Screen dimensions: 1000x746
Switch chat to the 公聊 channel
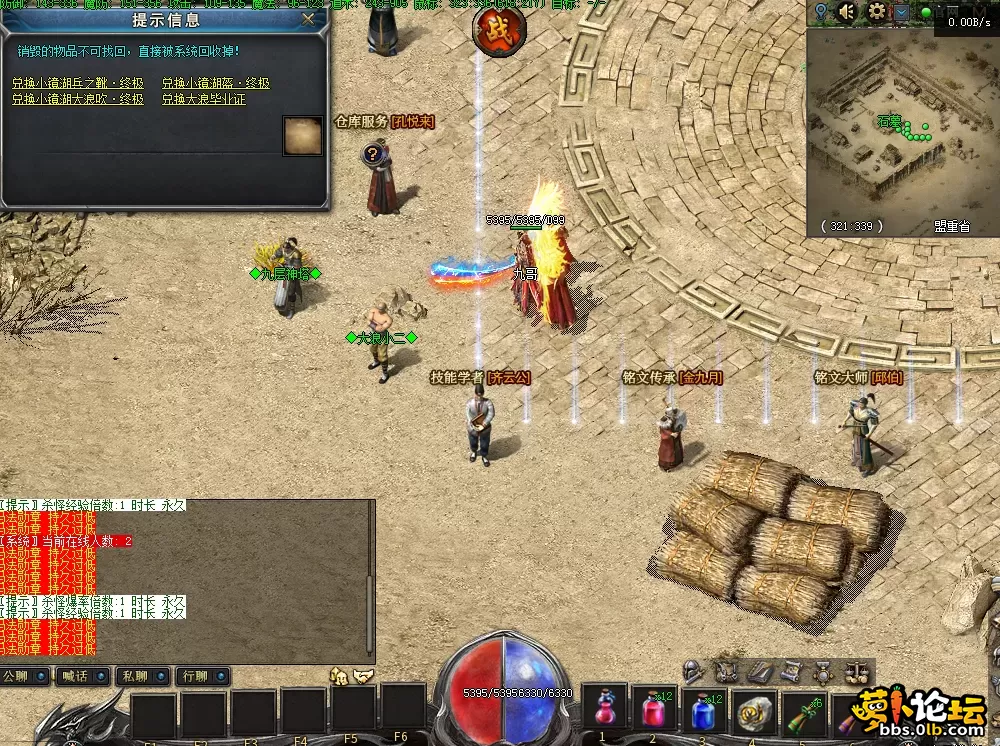click(x=26, y=677)
